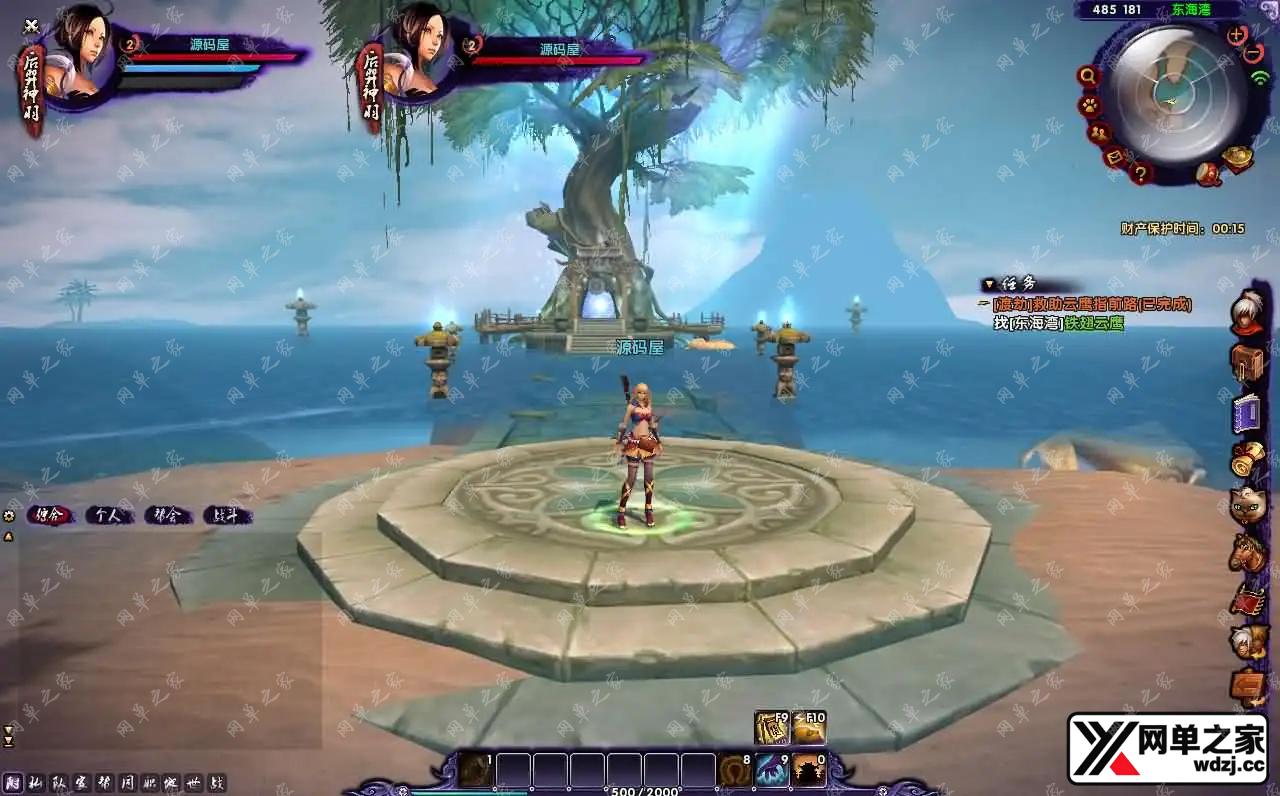Activate the horseshoe skill in slot 8

pyautogui.click(x=733, y=771)
